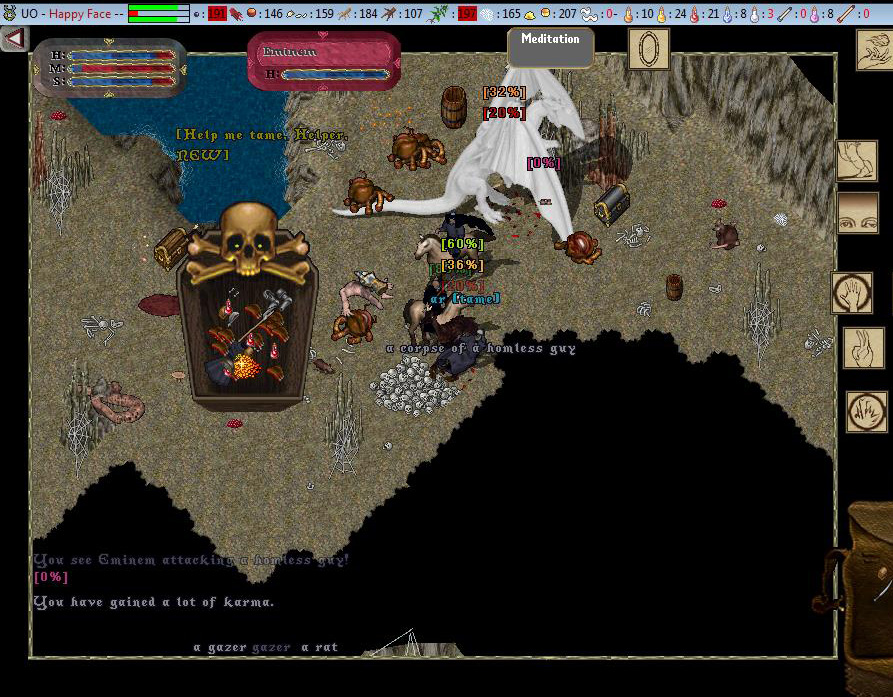Click the player status bars panel
The height and width of the screenshot is (697, 893).
click(x=109, y=69)
